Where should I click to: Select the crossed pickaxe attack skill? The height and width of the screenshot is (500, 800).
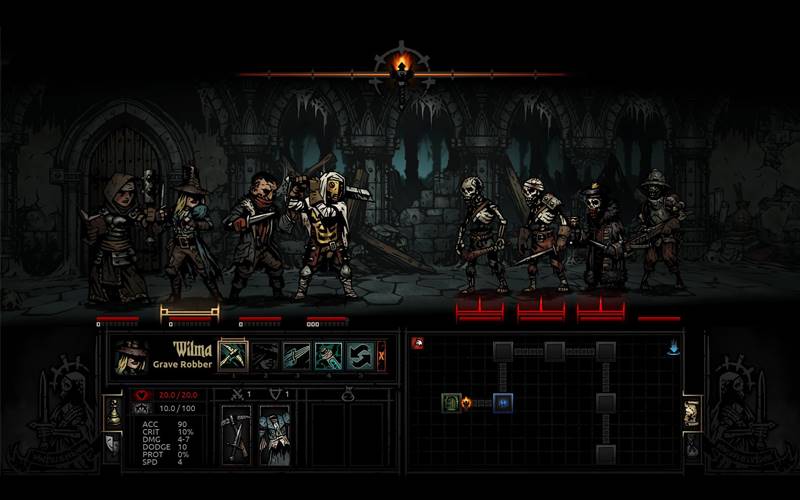(x=233, y=356)
